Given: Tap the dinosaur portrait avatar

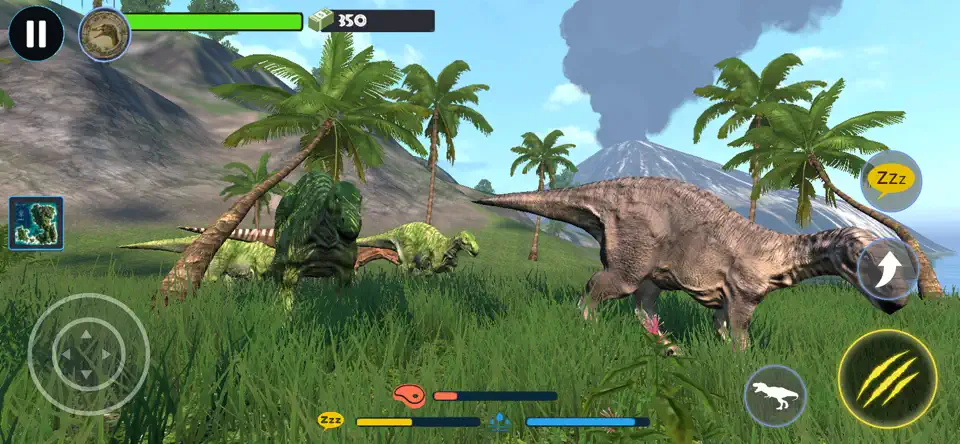Looking at the screenshot, I should 104,34.
